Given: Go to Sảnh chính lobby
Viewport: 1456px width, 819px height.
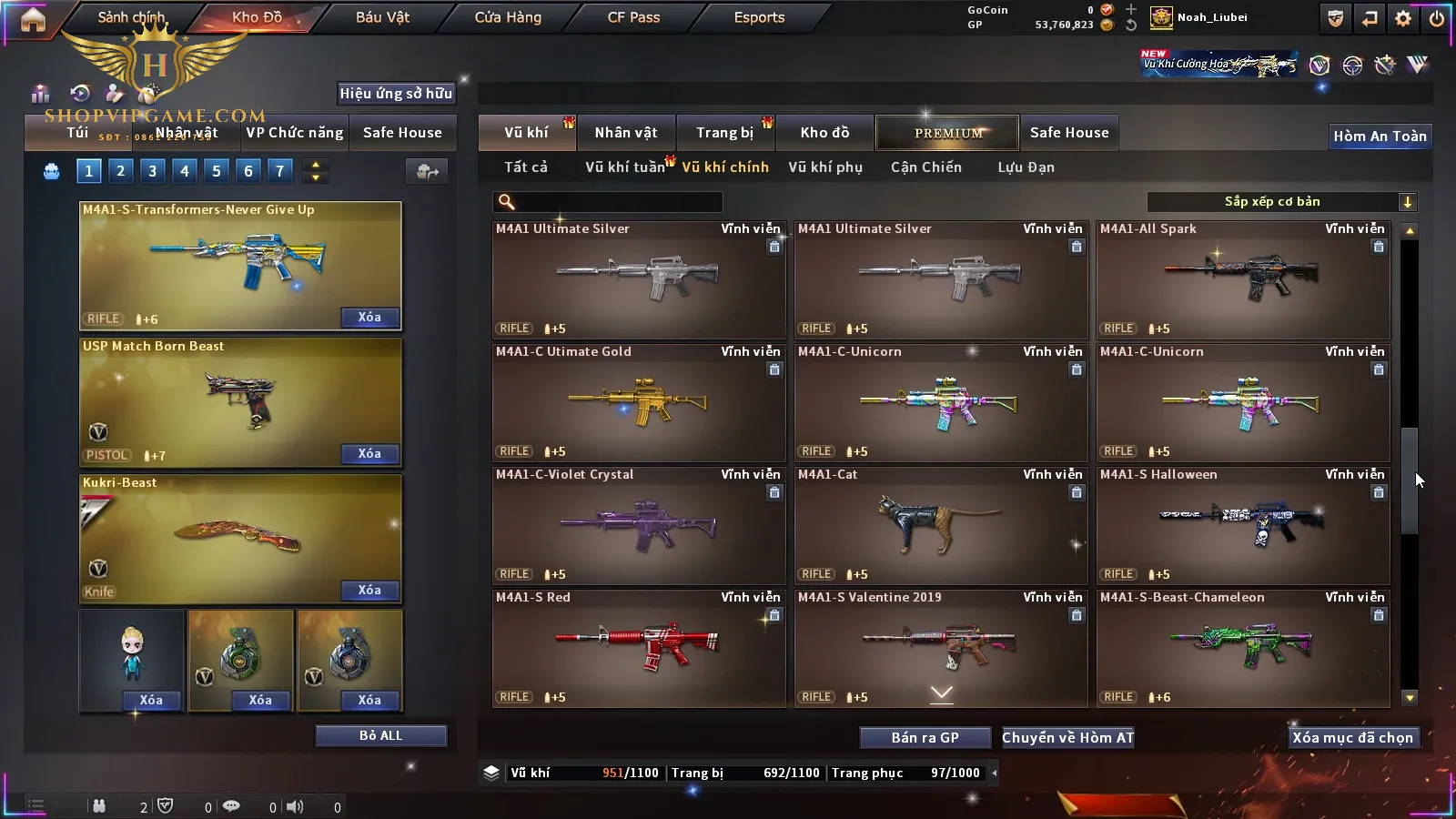Looking at the screenshot, I should 131,17.
